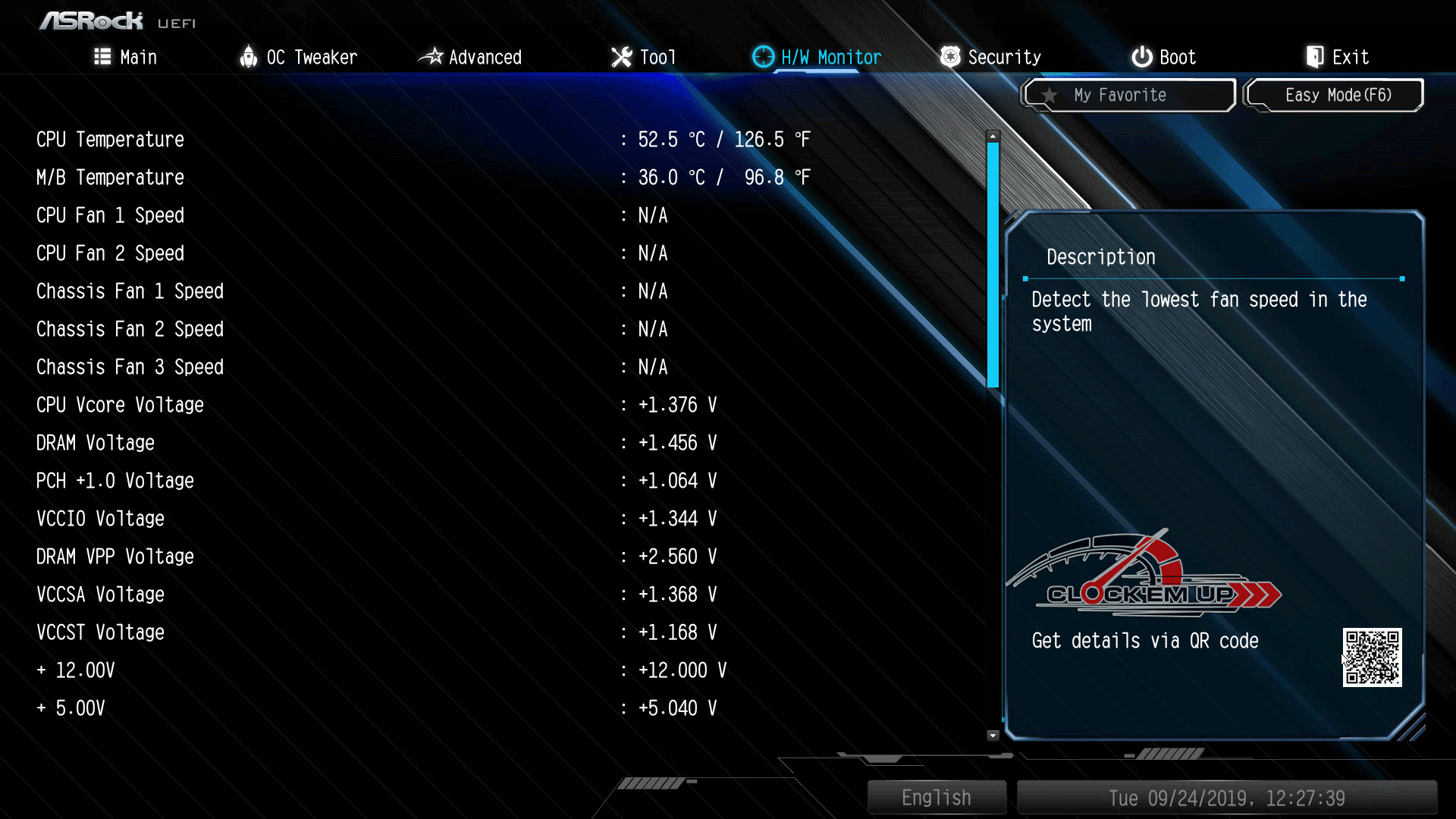
Task: Switch to the OC Tweaker tab
Action: pos(298,57)
